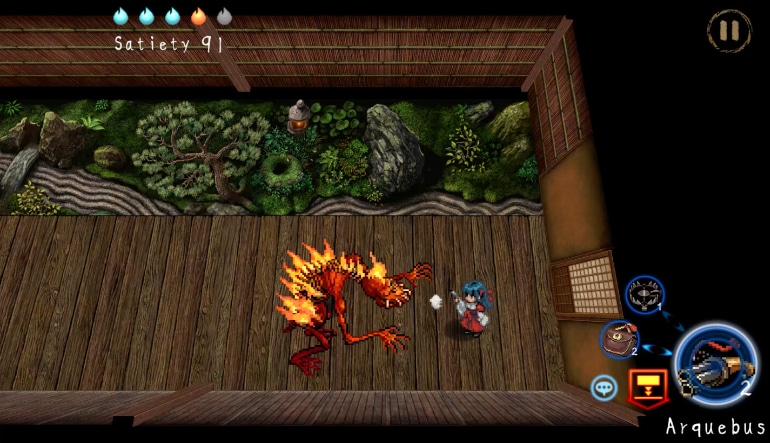Select the bear trap item slot
Screen dimensions: 770x443
[x=644, y=295]
